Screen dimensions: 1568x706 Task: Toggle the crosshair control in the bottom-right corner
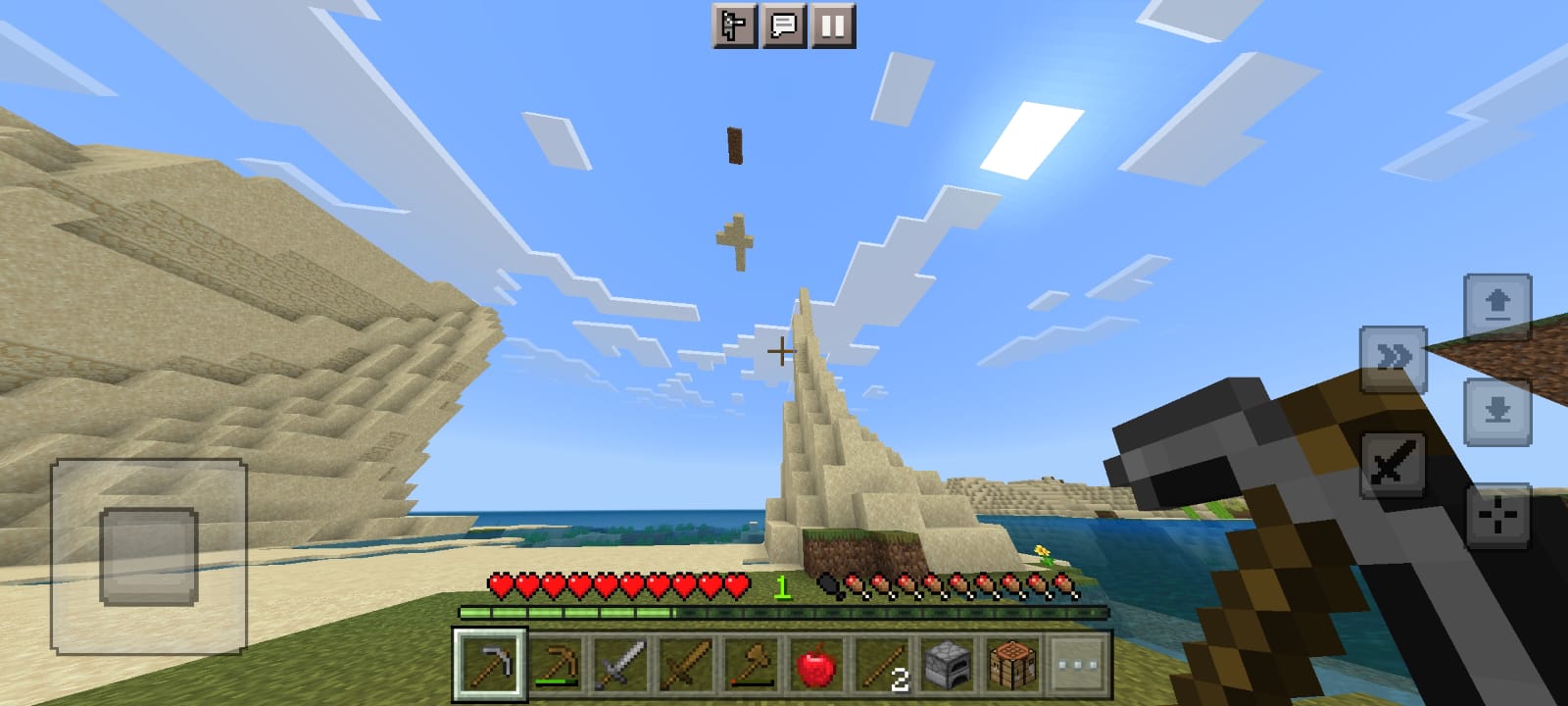click(x=1496, y=512)
